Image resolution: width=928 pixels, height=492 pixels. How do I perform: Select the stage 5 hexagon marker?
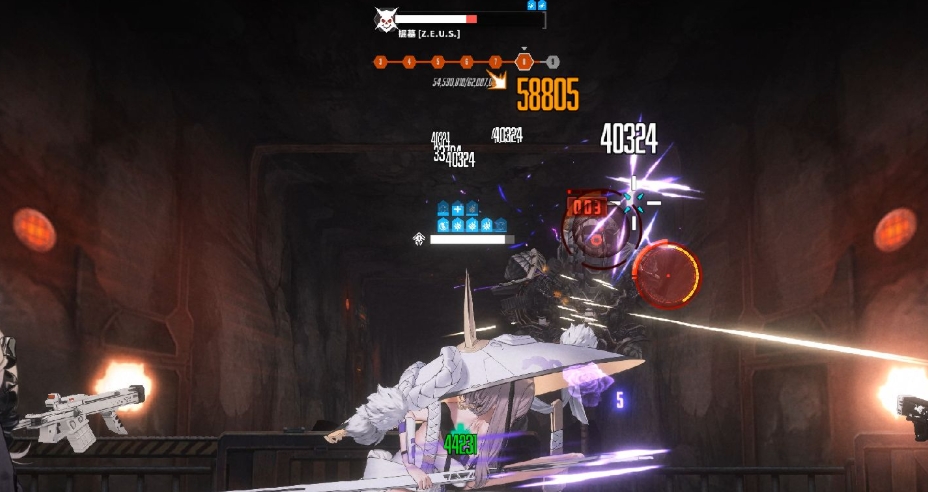438,62
